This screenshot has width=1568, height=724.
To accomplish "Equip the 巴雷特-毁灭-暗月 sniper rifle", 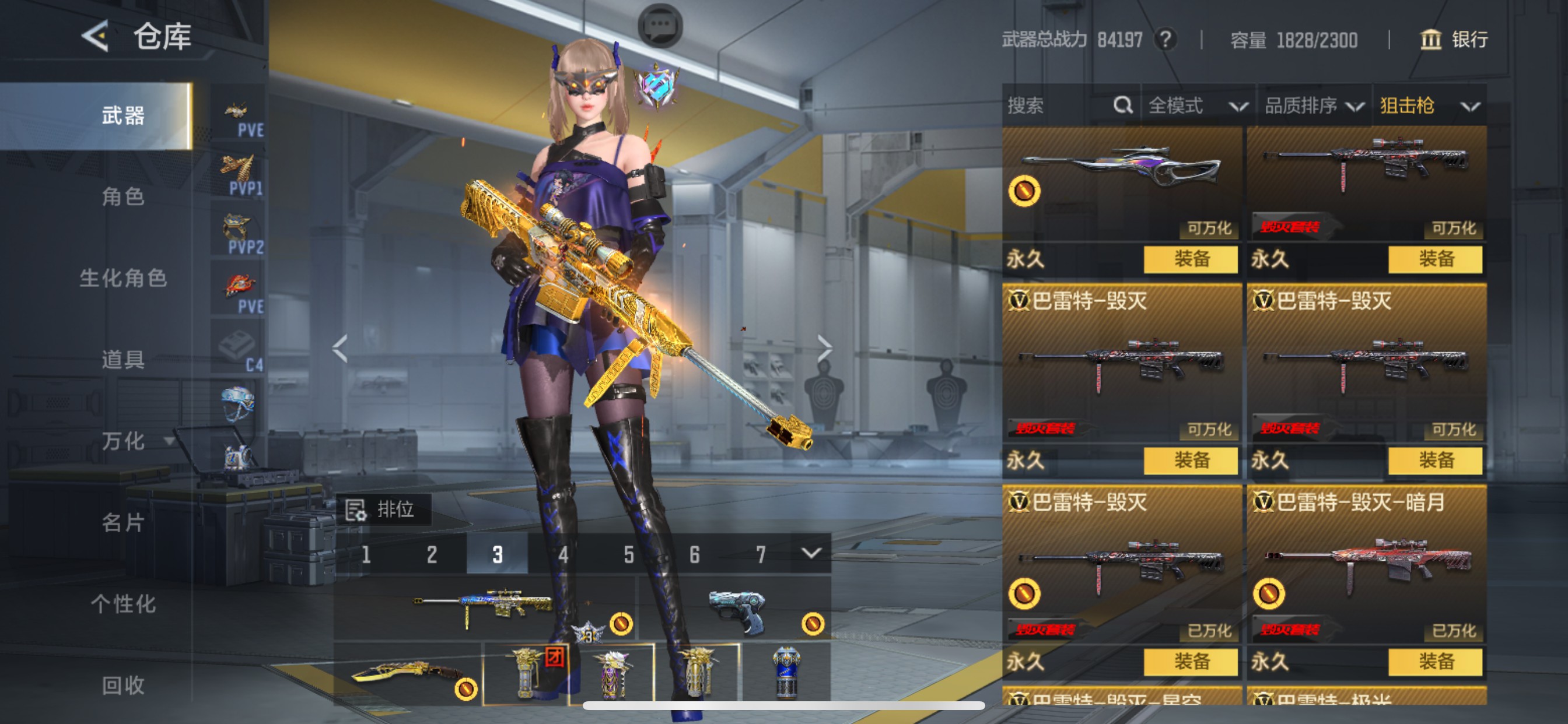I will click(1434, 661).
